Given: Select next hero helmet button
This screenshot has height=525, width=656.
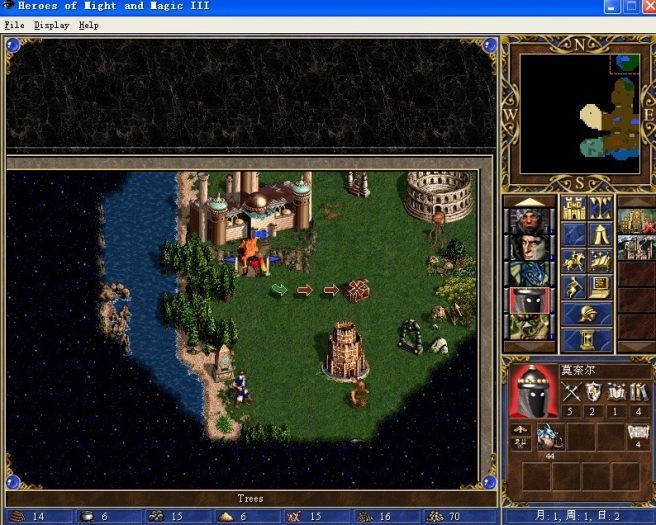Looking at the screenshot, I should pyautogui.click(x=587, y=314).
